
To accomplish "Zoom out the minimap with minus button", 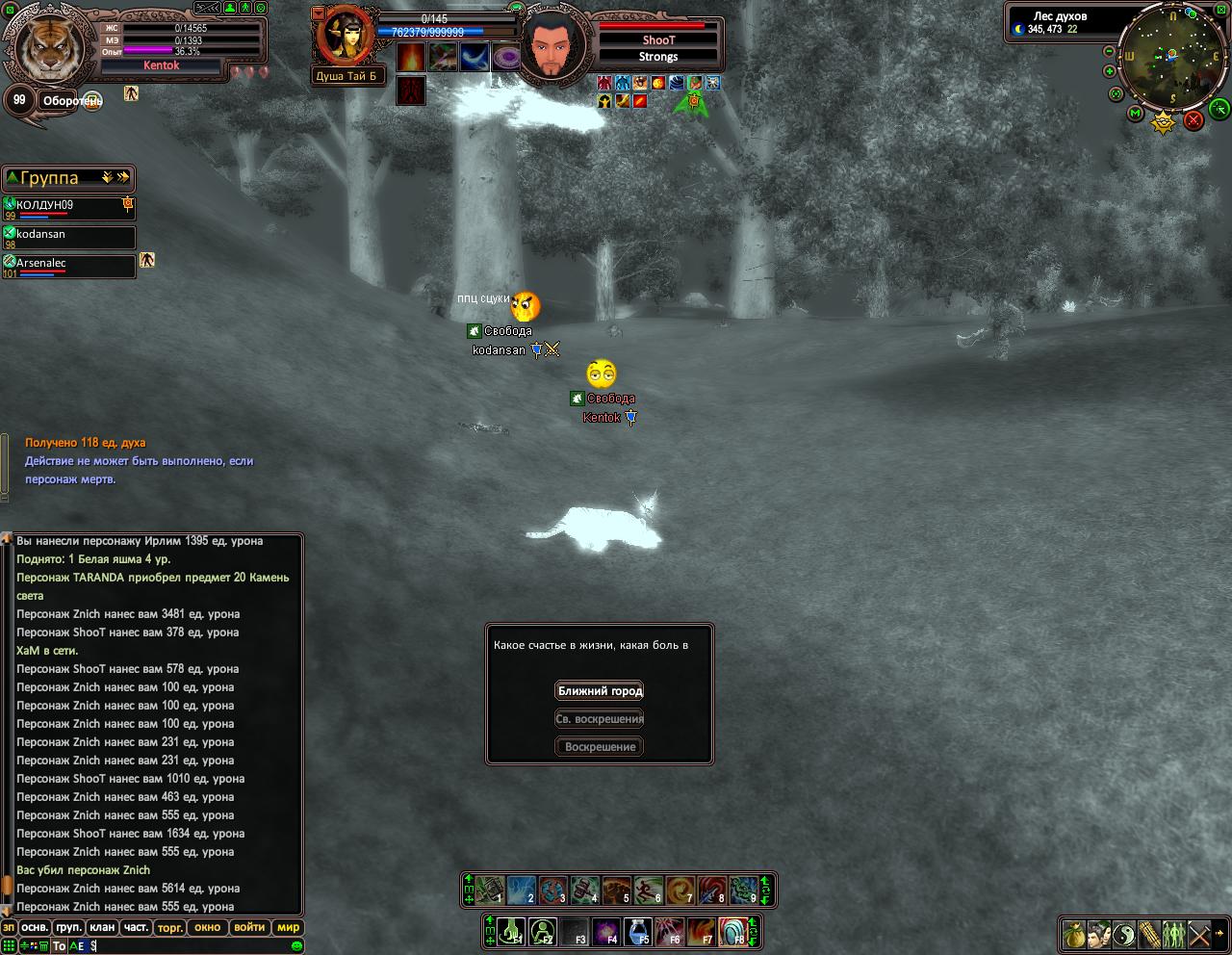I will [x=1110, y=52].
